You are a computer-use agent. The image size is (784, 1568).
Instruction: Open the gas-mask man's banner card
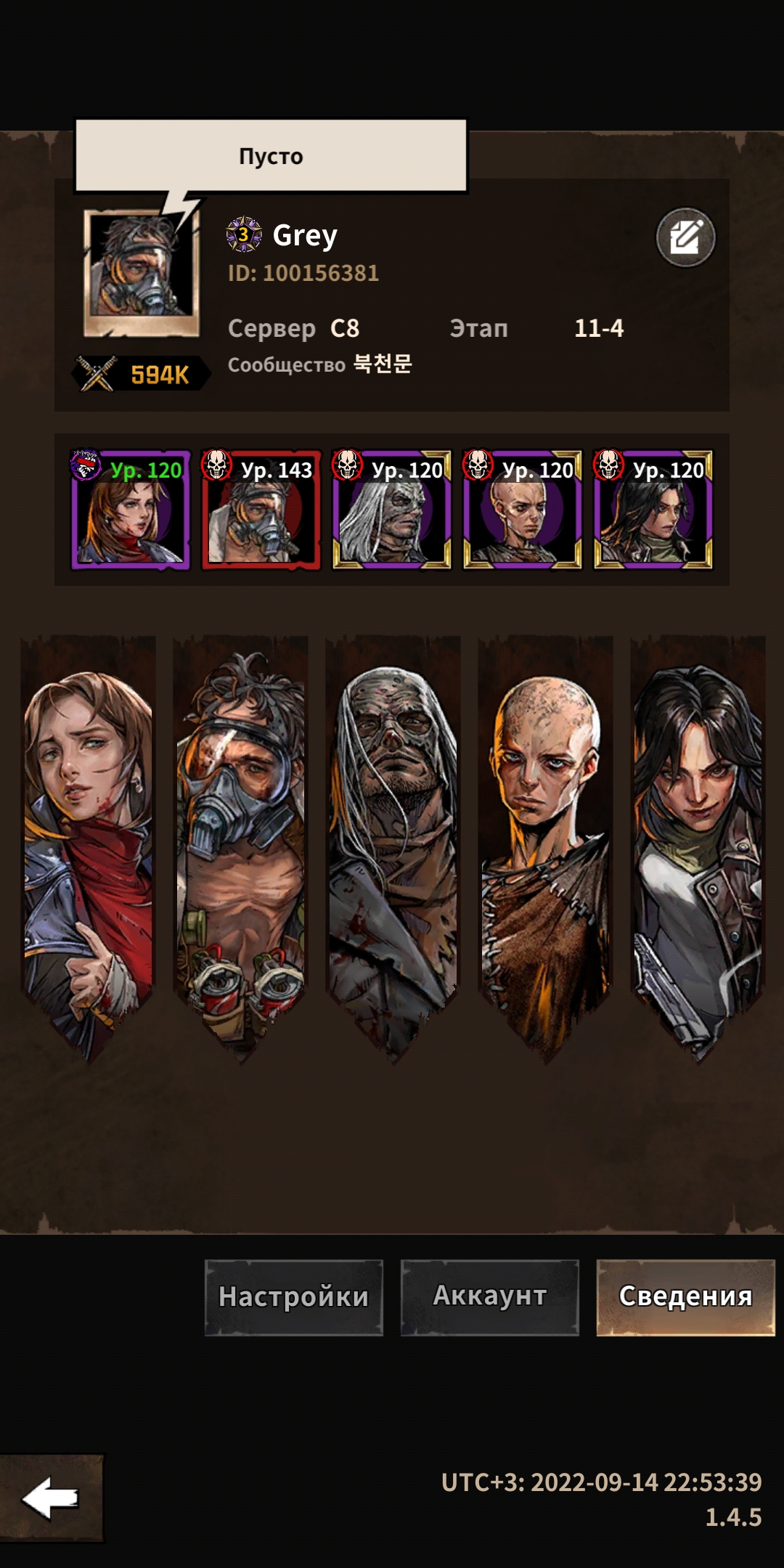[x=241, y=842]
